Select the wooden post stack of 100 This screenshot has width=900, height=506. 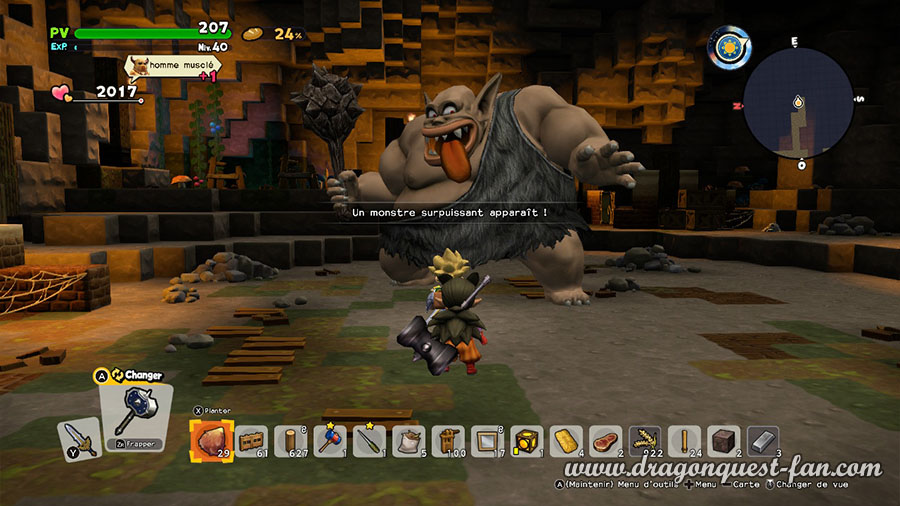click(x=447, y=440)
